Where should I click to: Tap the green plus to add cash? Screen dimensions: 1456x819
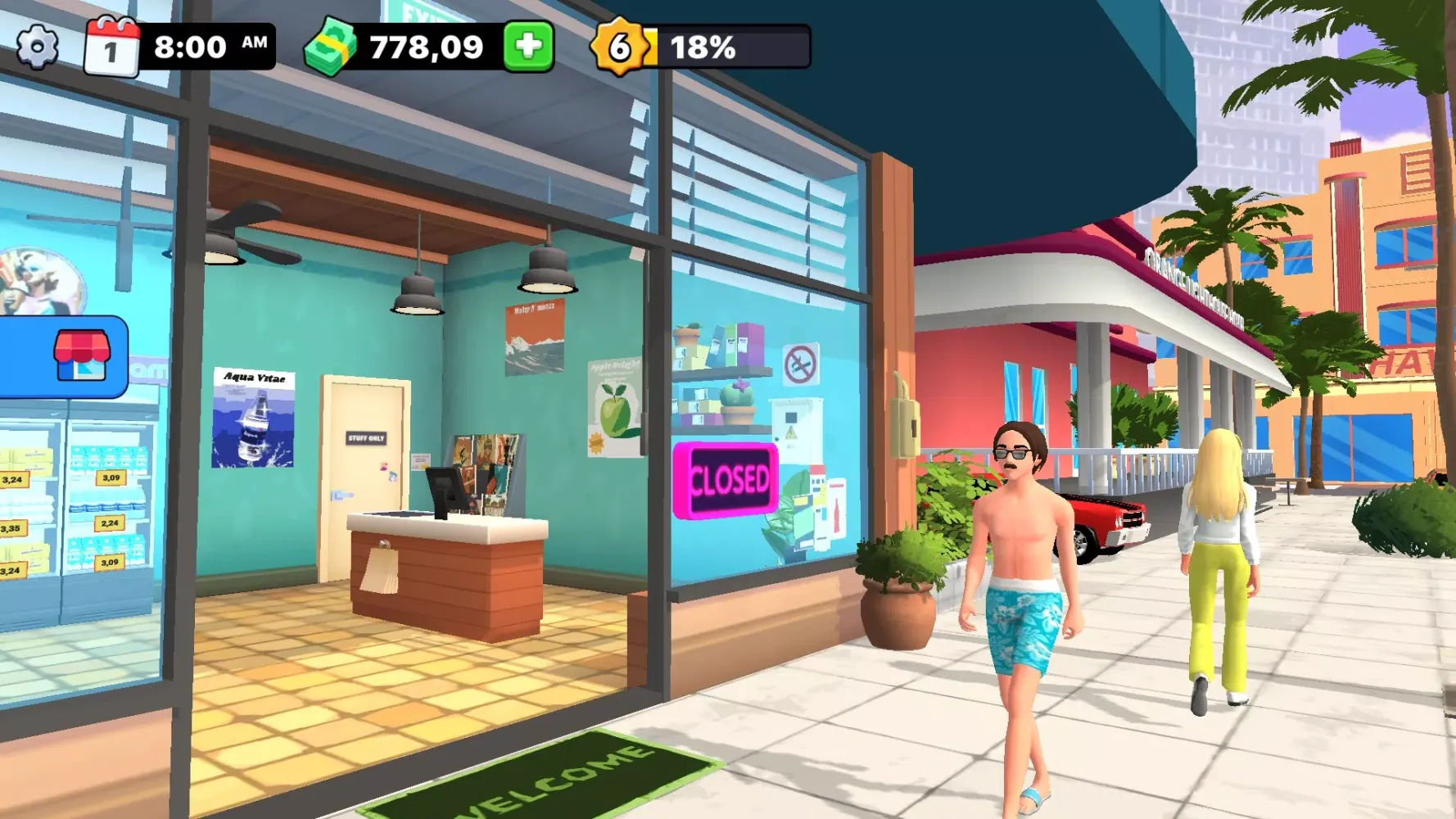coord(528,46)
